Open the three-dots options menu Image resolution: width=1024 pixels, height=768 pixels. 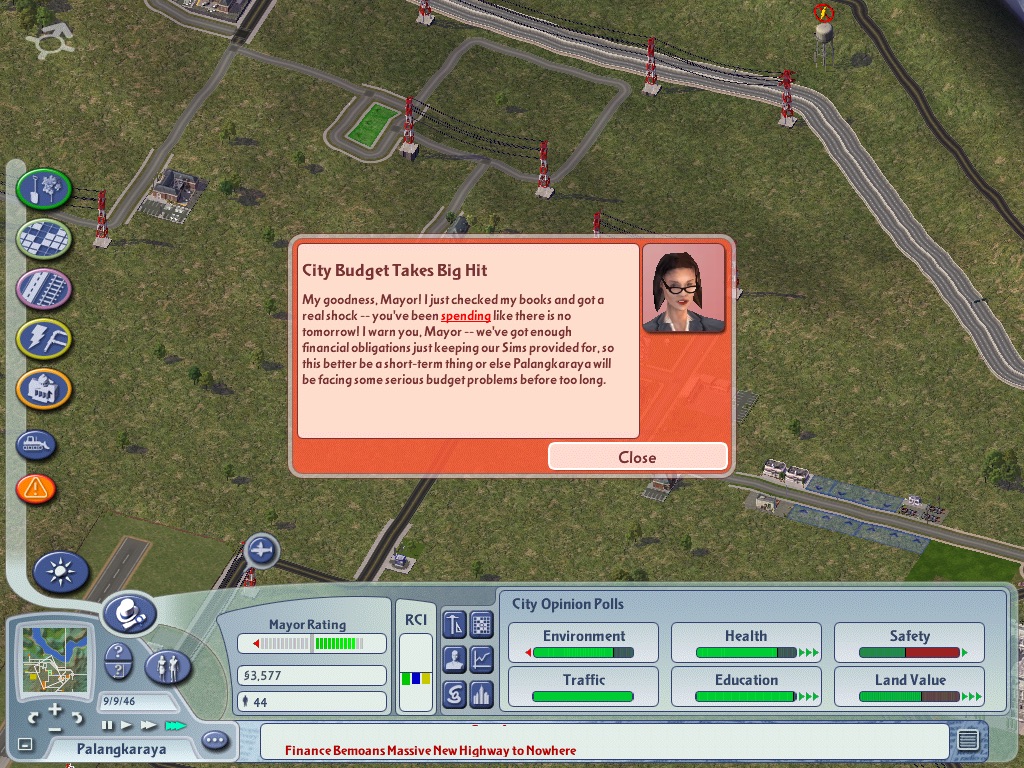215,741
